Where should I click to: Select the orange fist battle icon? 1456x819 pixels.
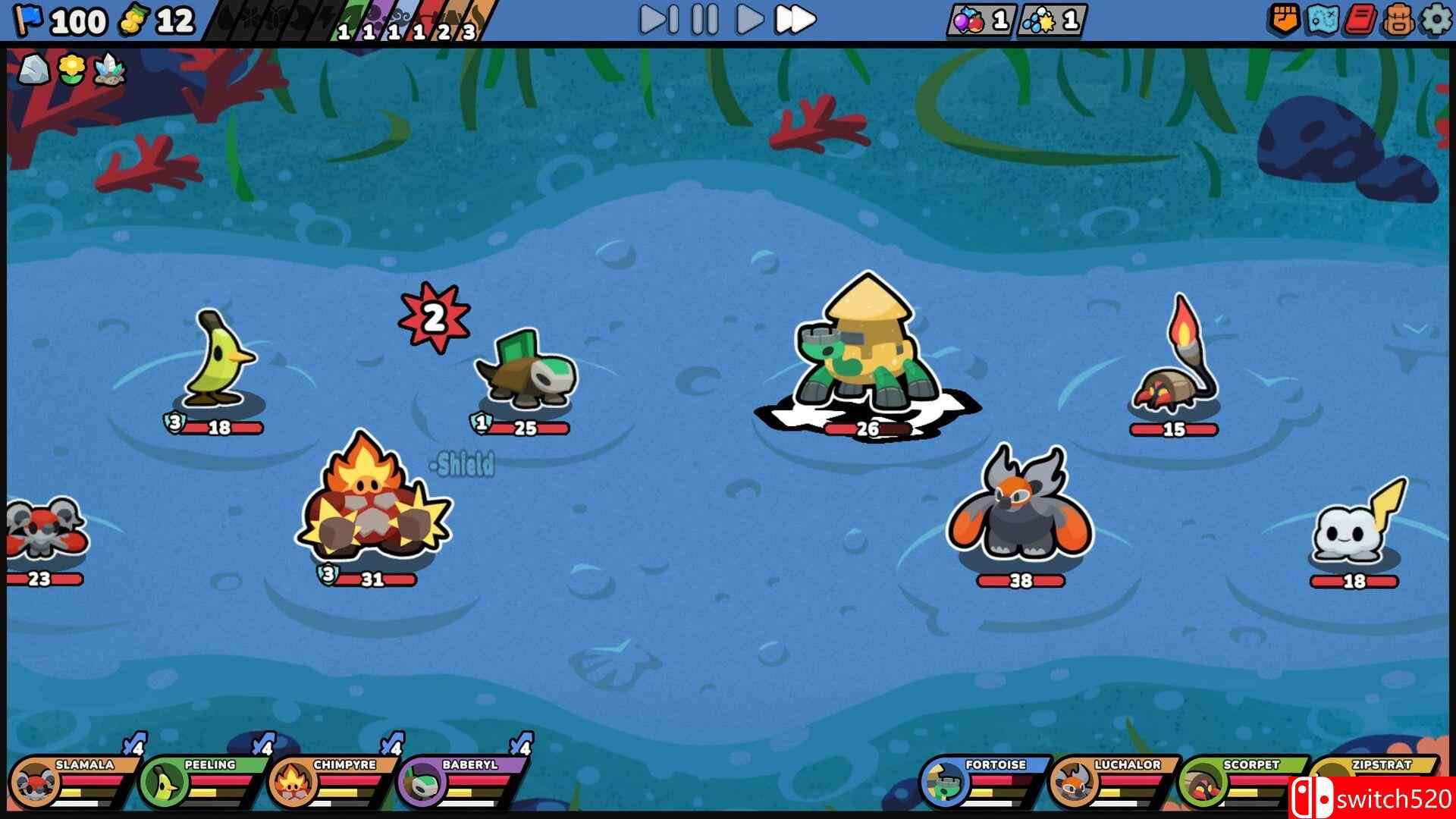[1285, 19]
